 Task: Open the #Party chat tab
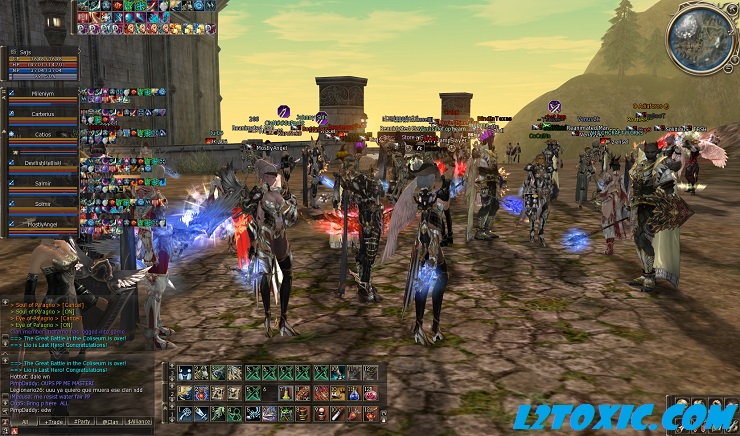point(82,422)
